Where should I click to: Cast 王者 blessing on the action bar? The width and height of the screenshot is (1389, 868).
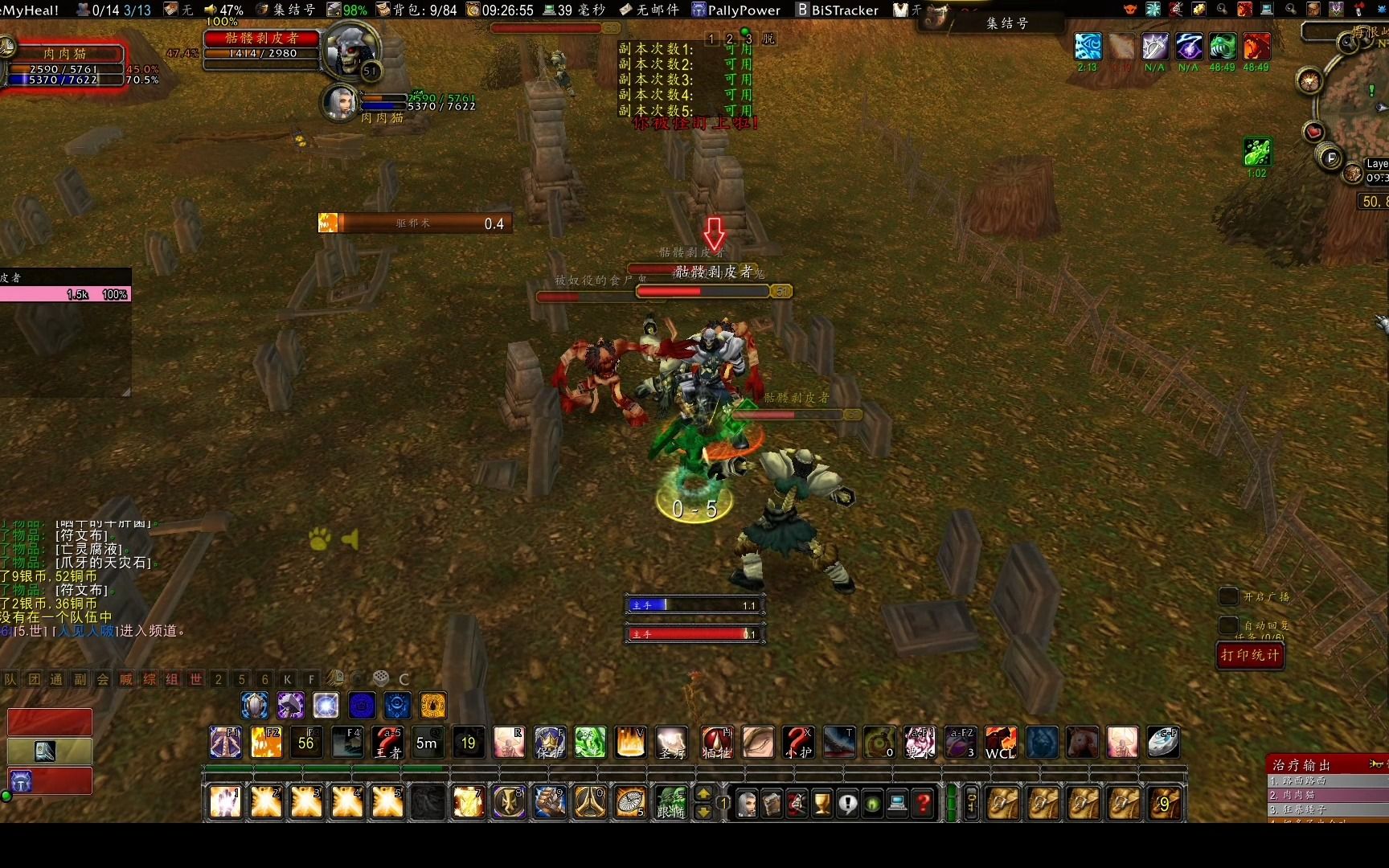[x=387, y=743]
